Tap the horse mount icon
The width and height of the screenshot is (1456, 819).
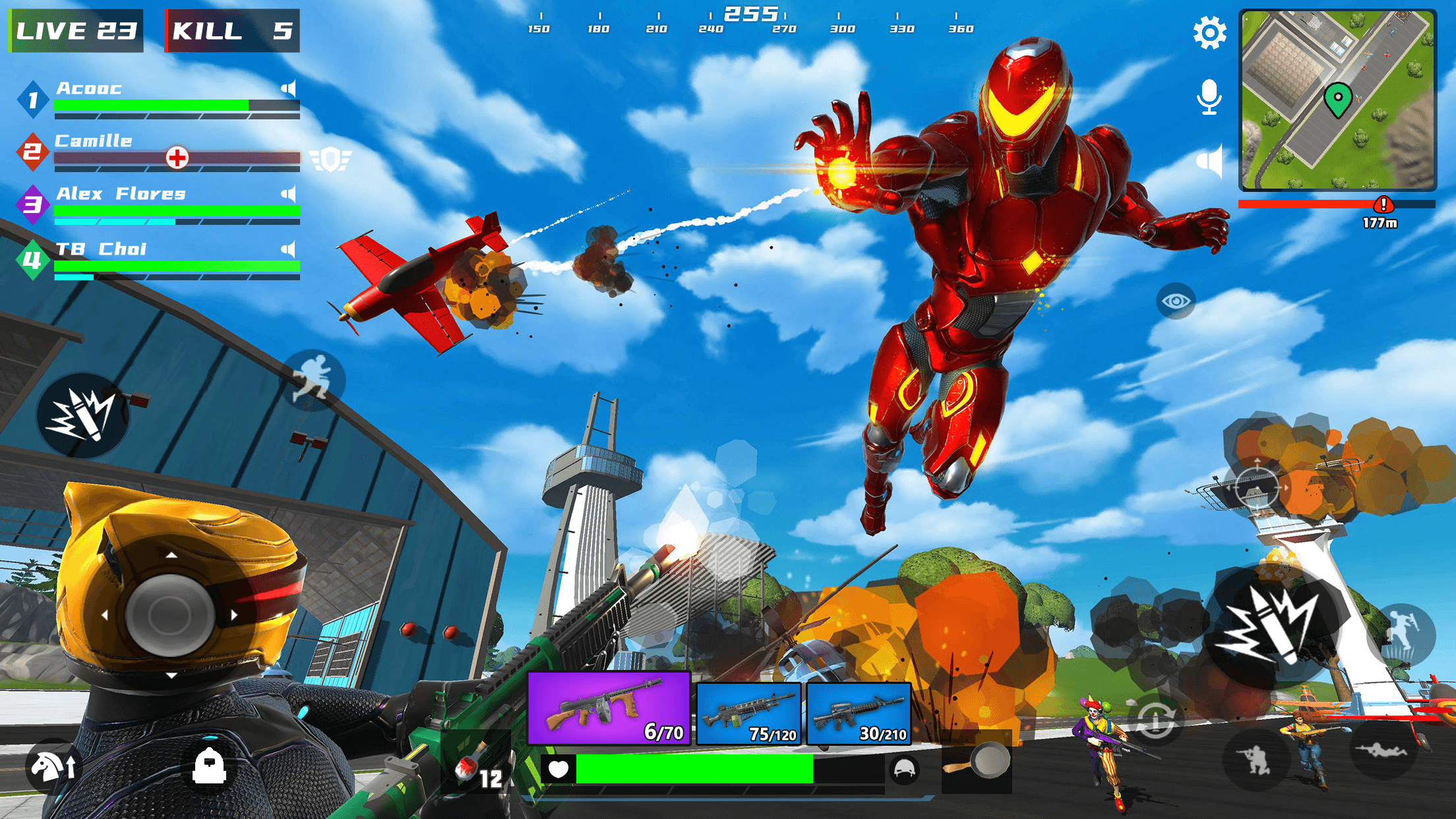click(x=54, y=767)
